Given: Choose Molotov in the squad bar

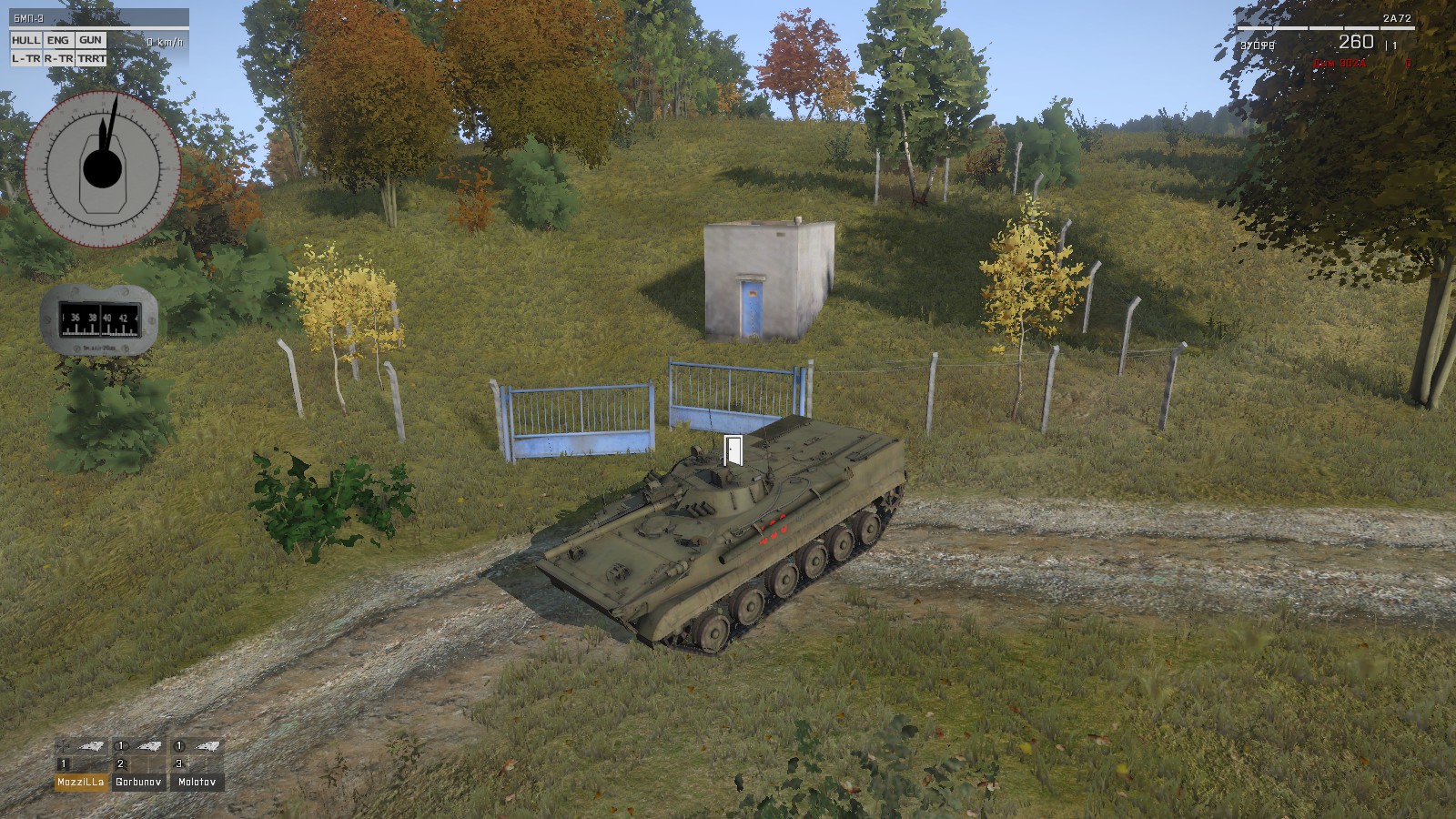Looking at the screenshot, I should click(197, 782).
